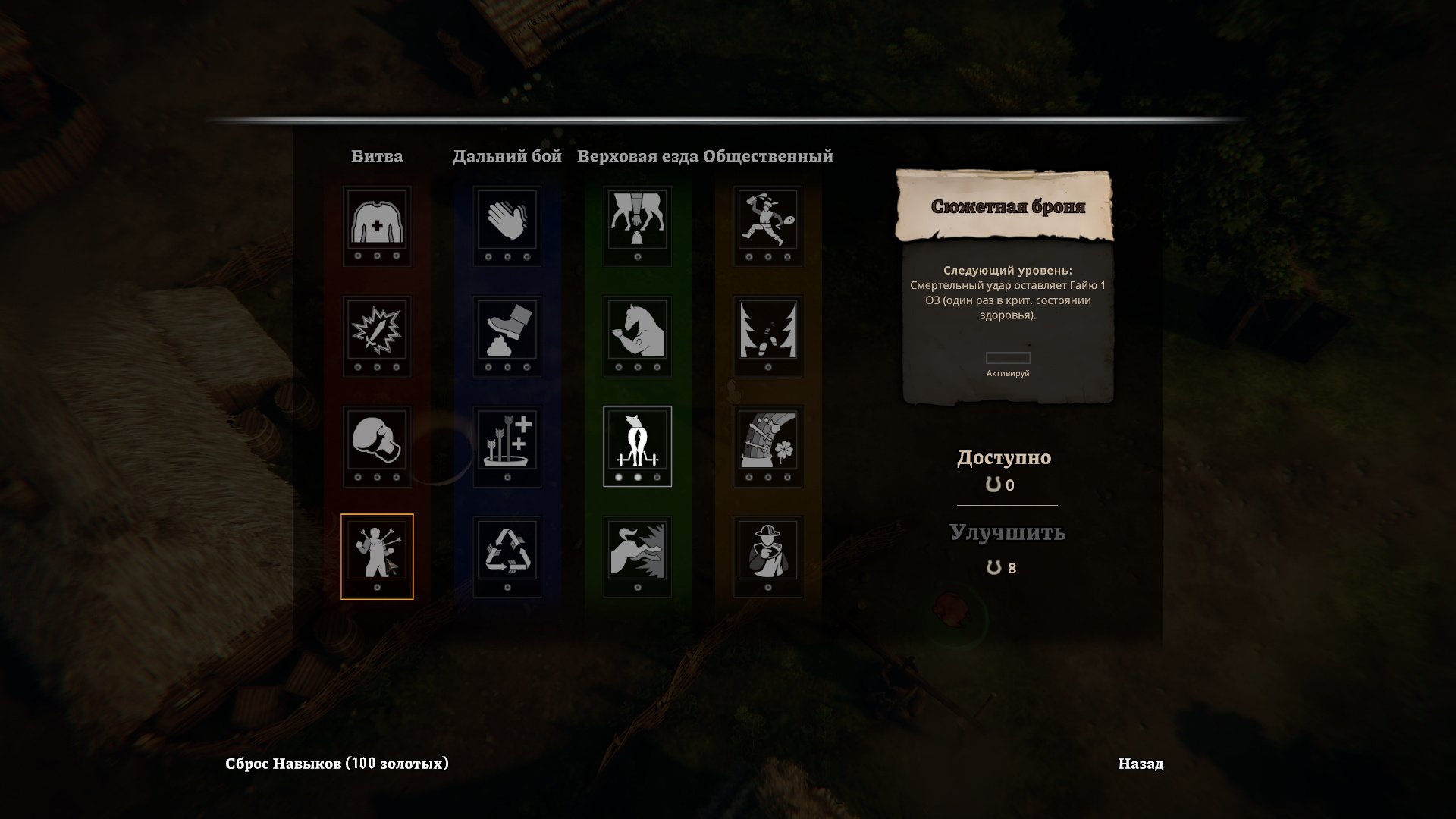Select the extra arrows skill icon
The height and width of the screenshot is (819, 1456).
pos(507,441)
